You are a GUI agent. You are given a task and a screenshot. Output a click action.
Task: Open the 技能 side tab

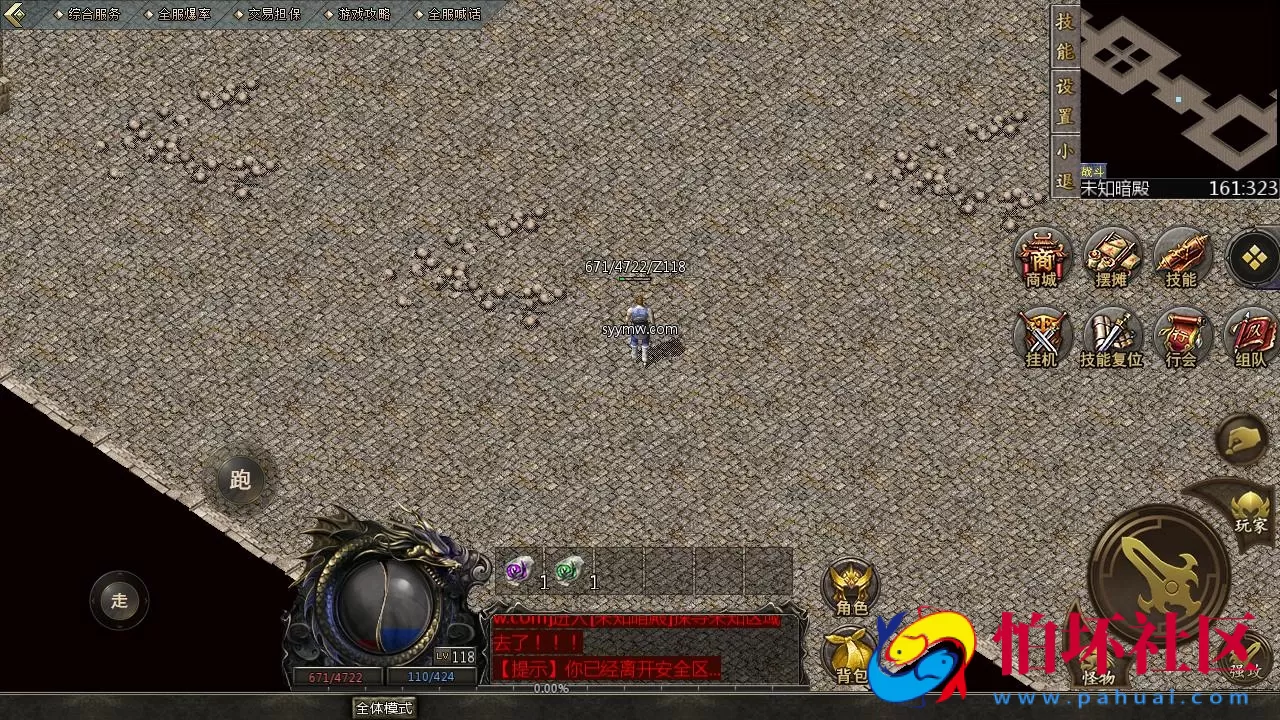[1065, 36]
